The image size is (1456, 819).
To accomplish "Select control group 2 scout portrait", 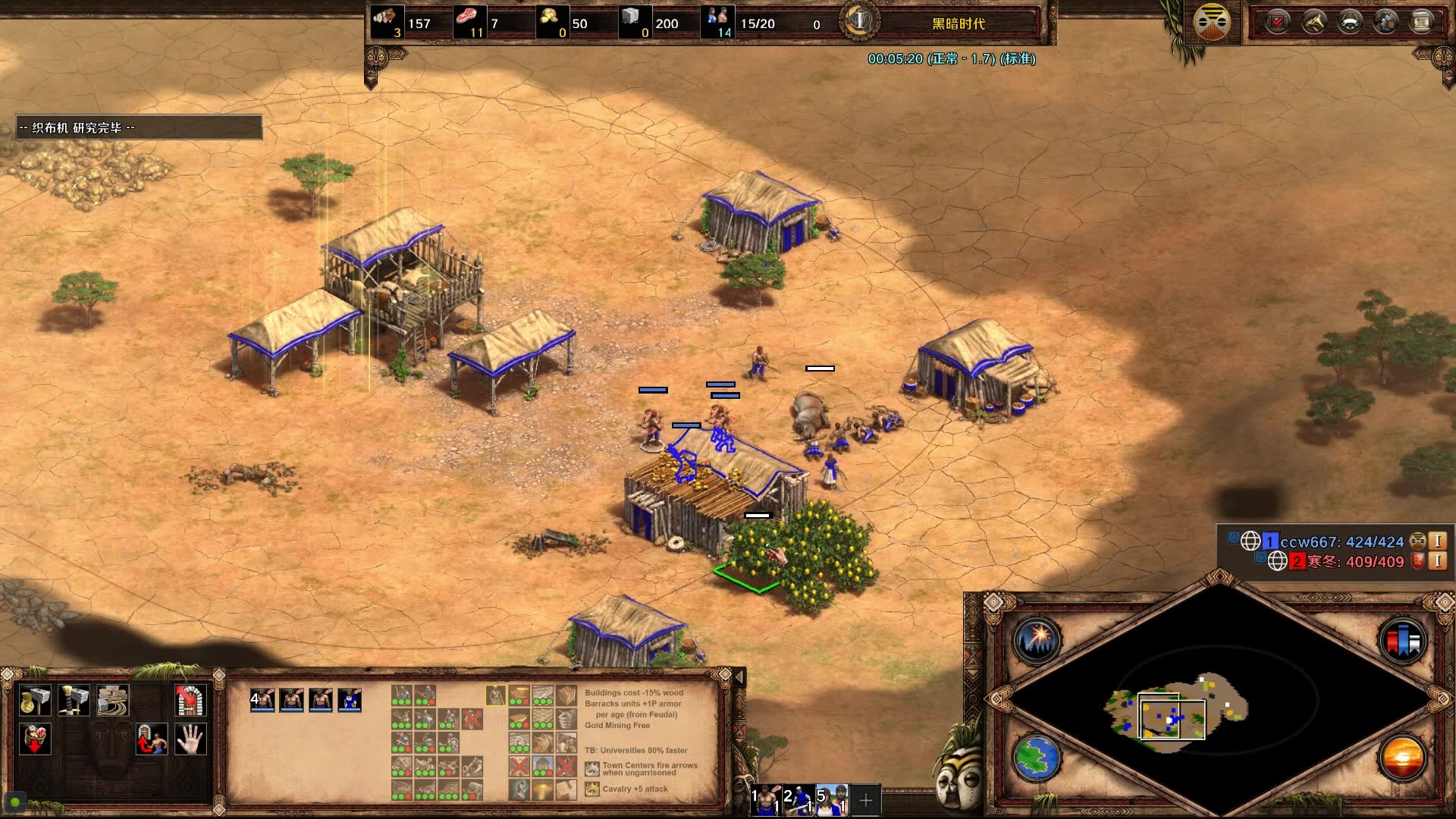I will click(x=799, y=800).
